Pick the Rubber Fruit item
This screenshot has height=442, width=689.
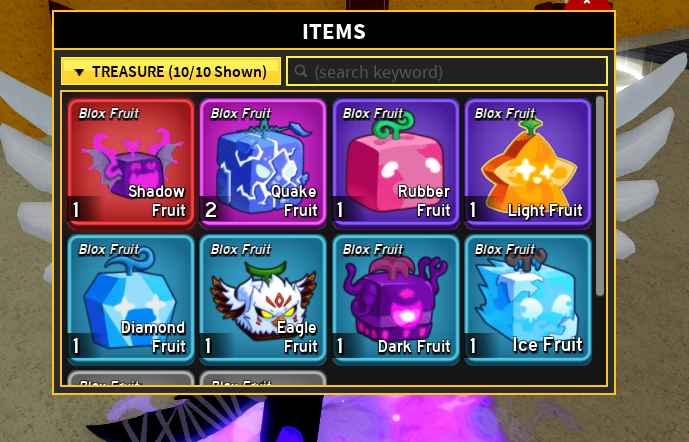[395, 162]
